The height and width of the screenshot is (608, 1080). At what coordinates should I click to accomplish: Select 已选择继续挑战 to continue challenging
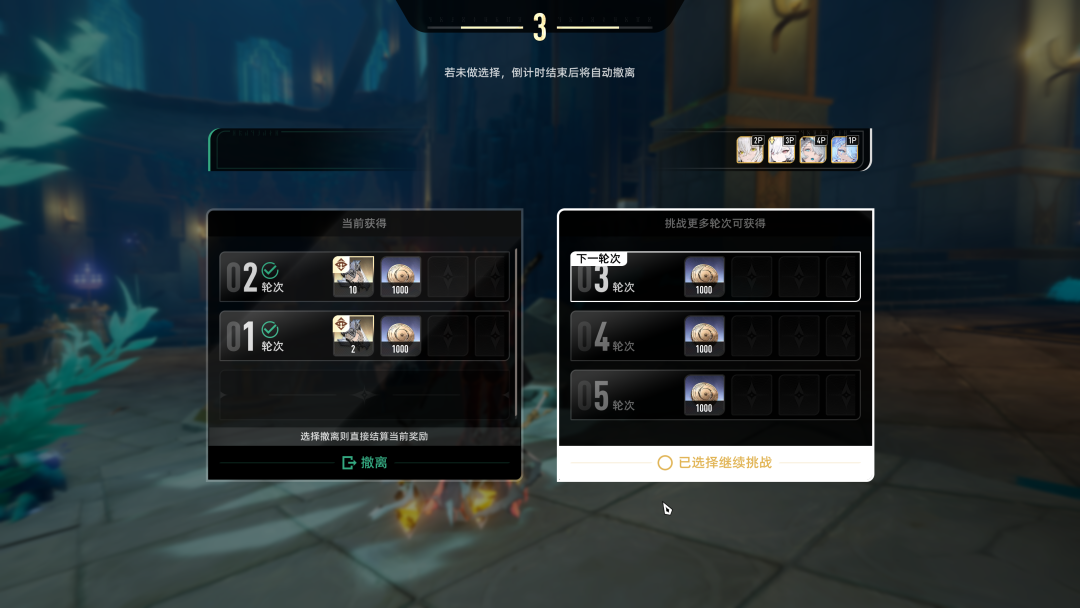715,463
